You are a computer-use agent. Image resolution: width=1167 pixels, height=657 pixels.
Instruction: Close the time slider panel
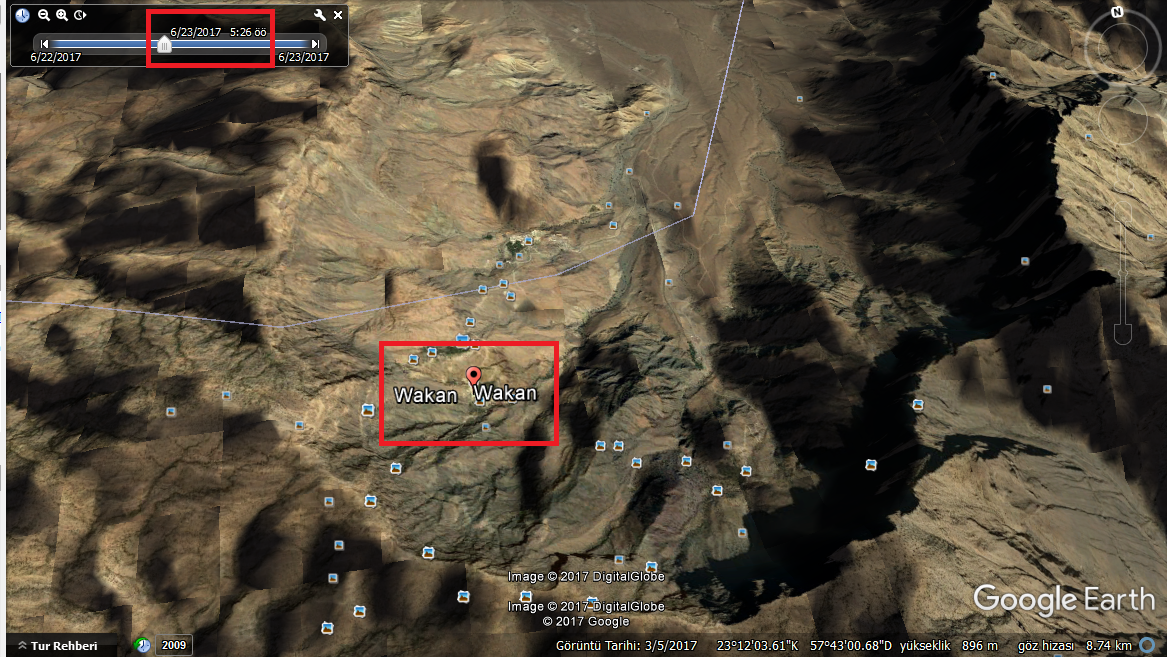[x=338, y=15]
